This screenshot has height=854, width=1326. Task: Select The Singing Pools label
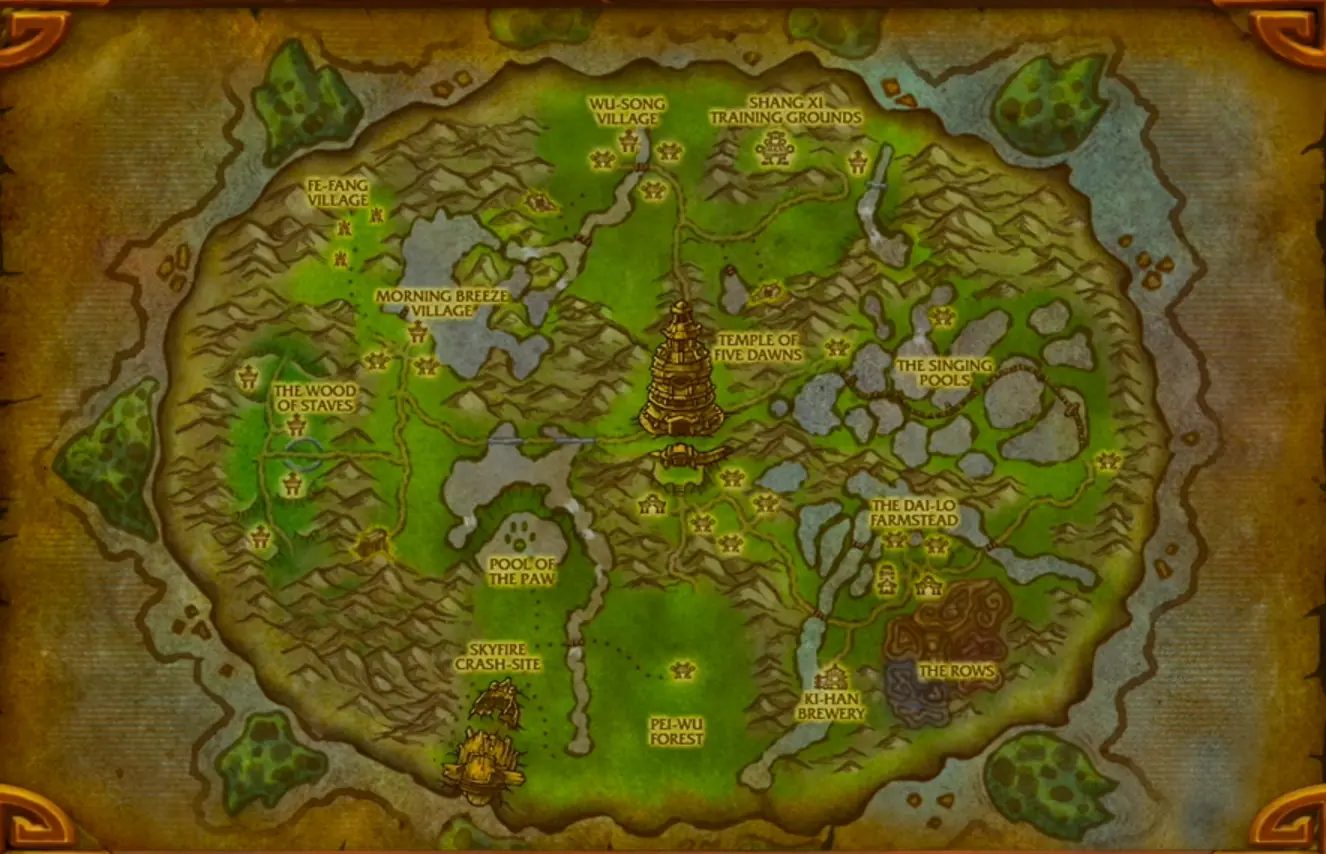coord(944,372)
